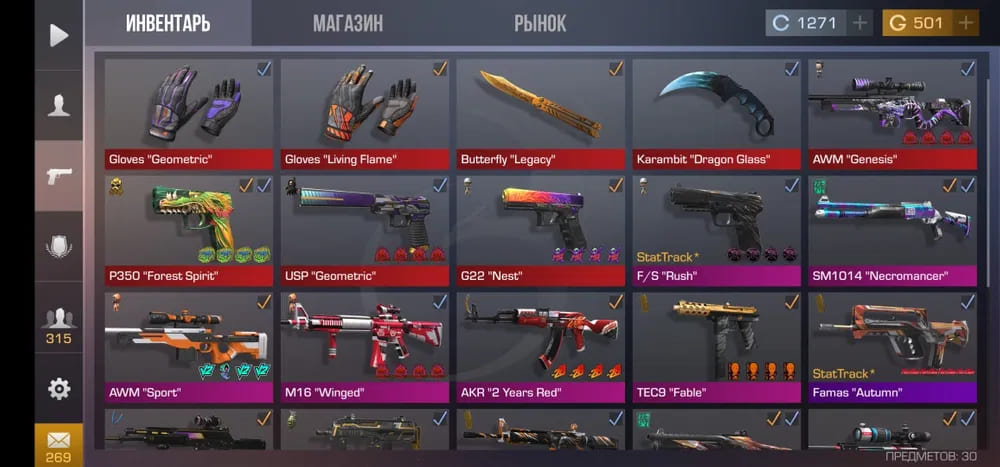Choose the AKR "2 Years Red" rifle
The image size is (1000, 467).
tap(540, 345)
